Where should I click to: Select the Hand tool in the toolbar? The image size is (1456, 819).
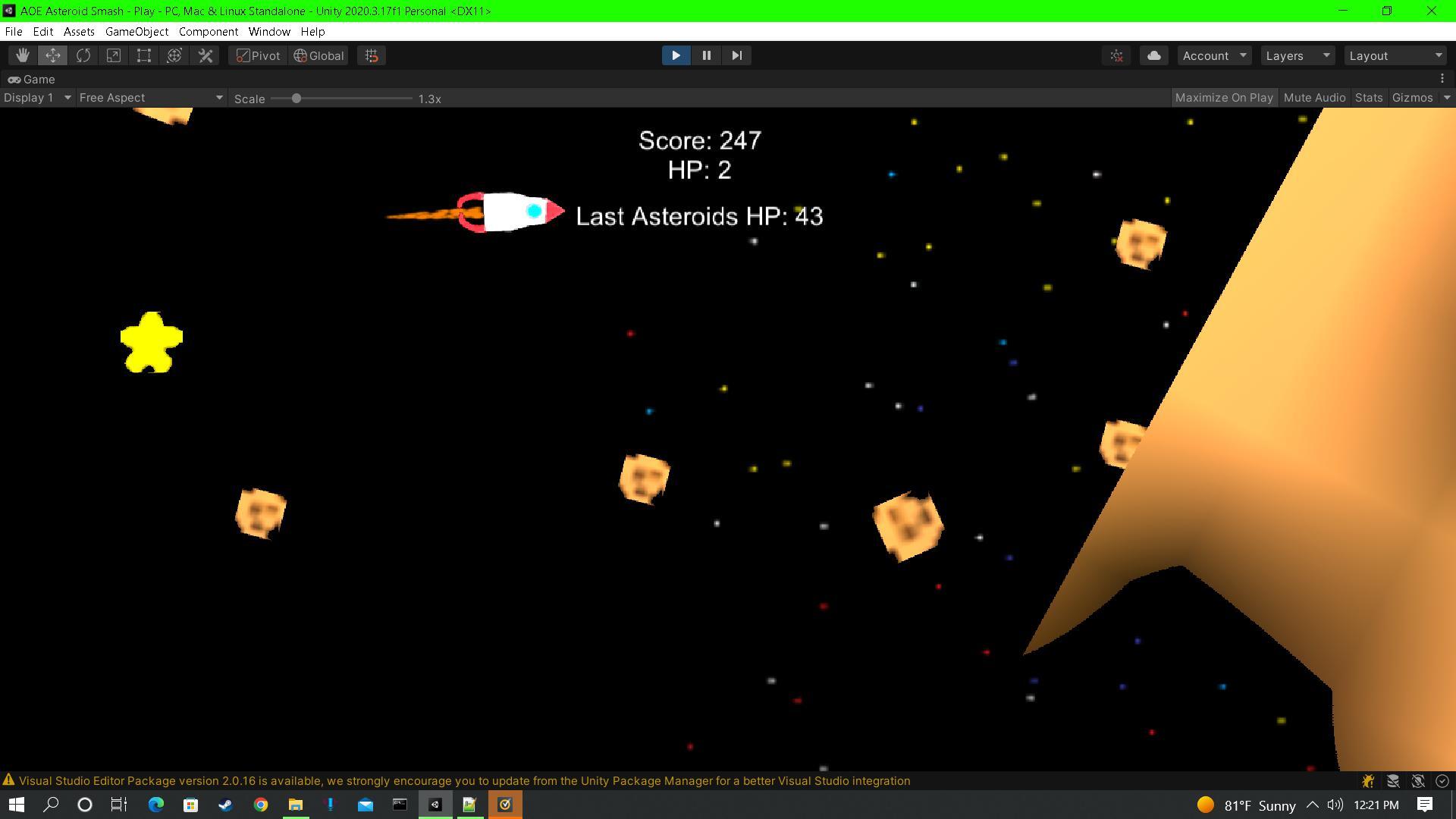[22, 55]
